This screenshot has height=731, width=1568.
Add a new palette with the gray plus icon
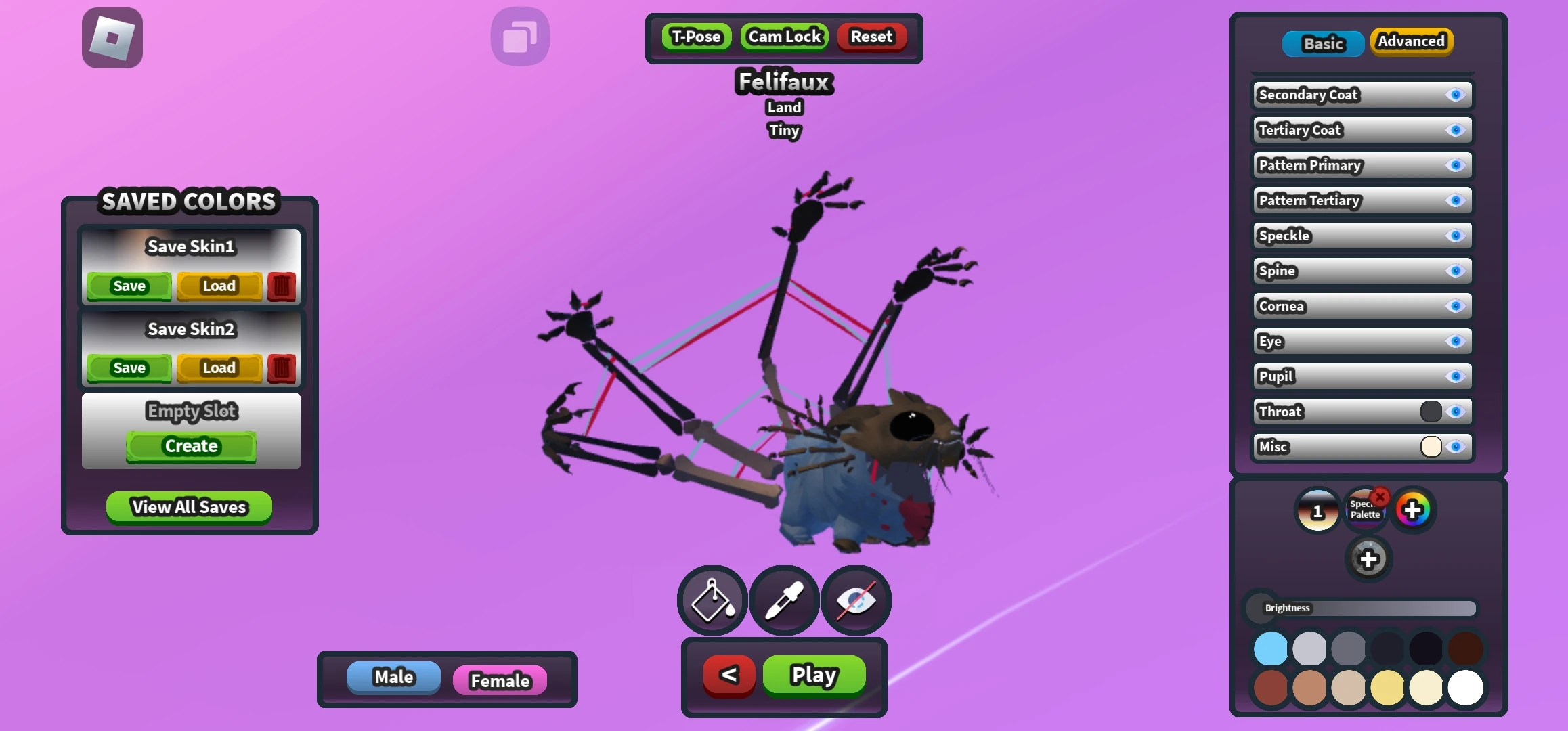[x=1369, y=559]
